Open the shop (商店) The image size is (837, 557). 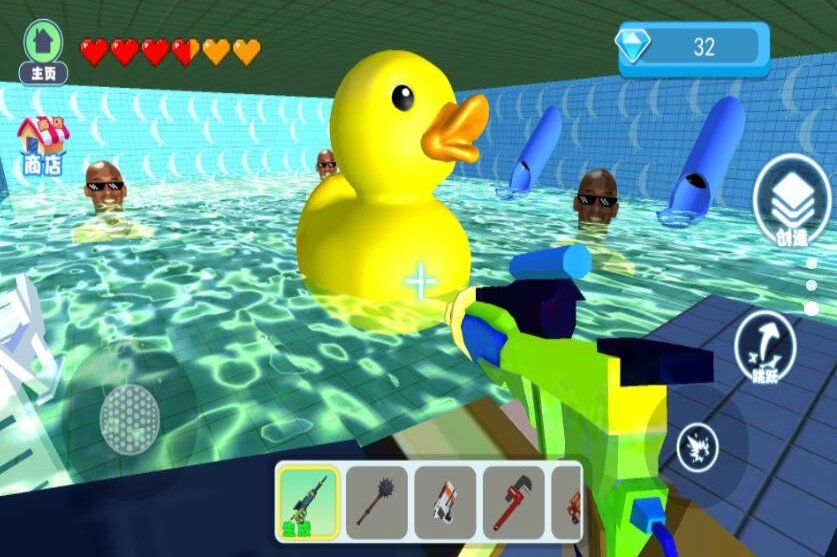[42, 146]
